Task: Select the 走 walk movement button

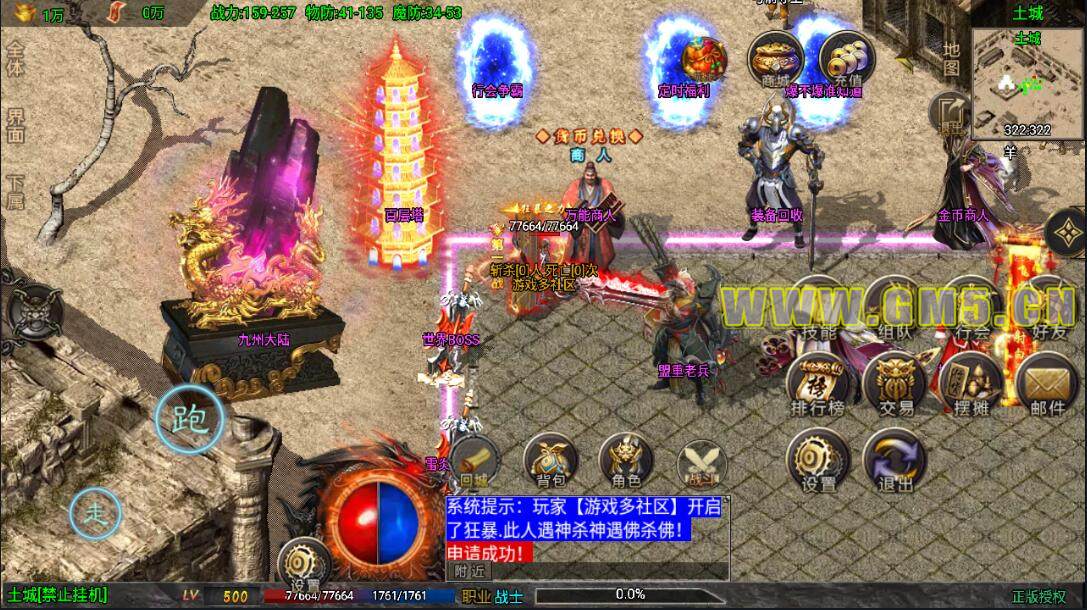Action: (x=95, y=514)
